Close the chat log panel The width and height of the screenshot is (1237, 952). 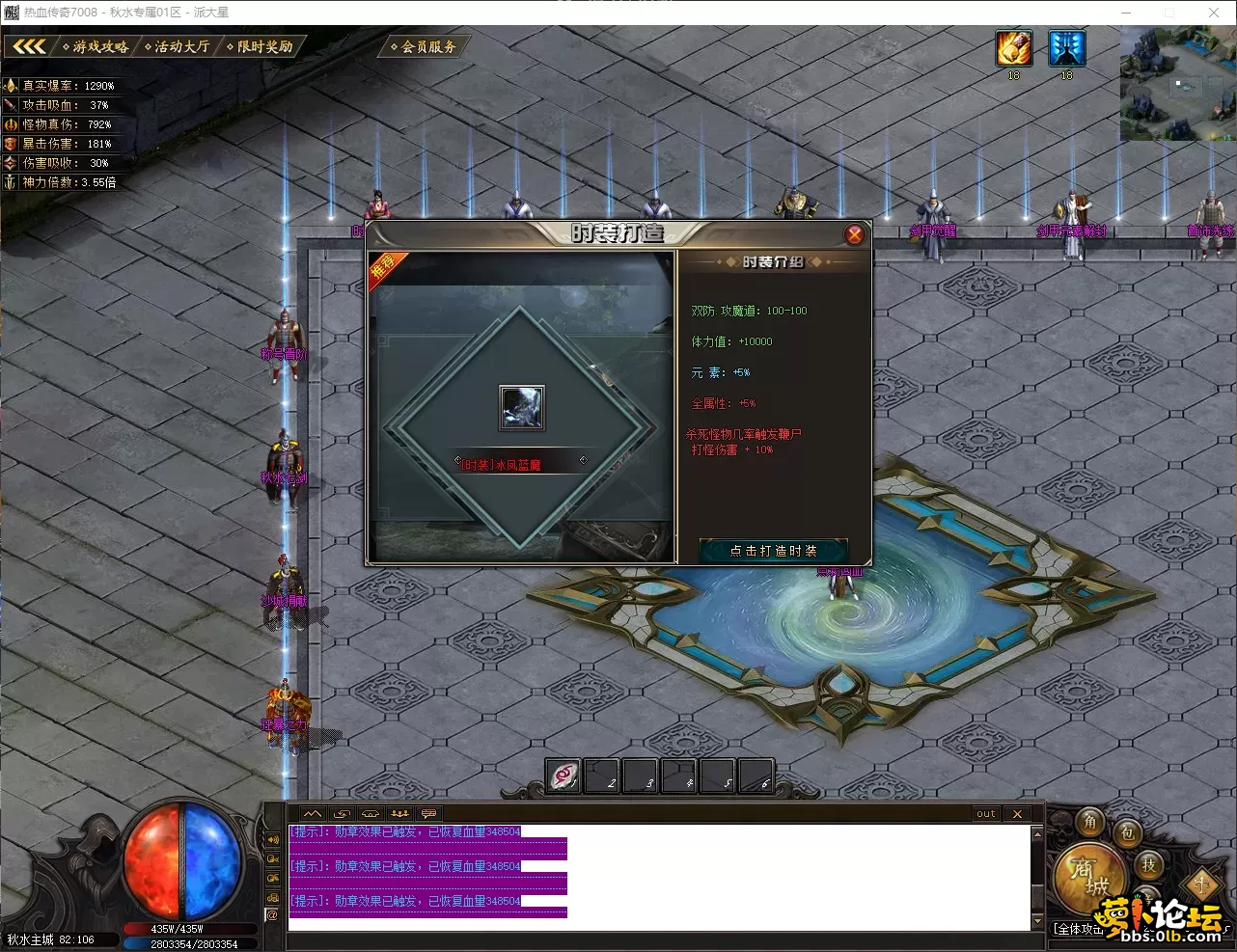(x=1017, y=814)
